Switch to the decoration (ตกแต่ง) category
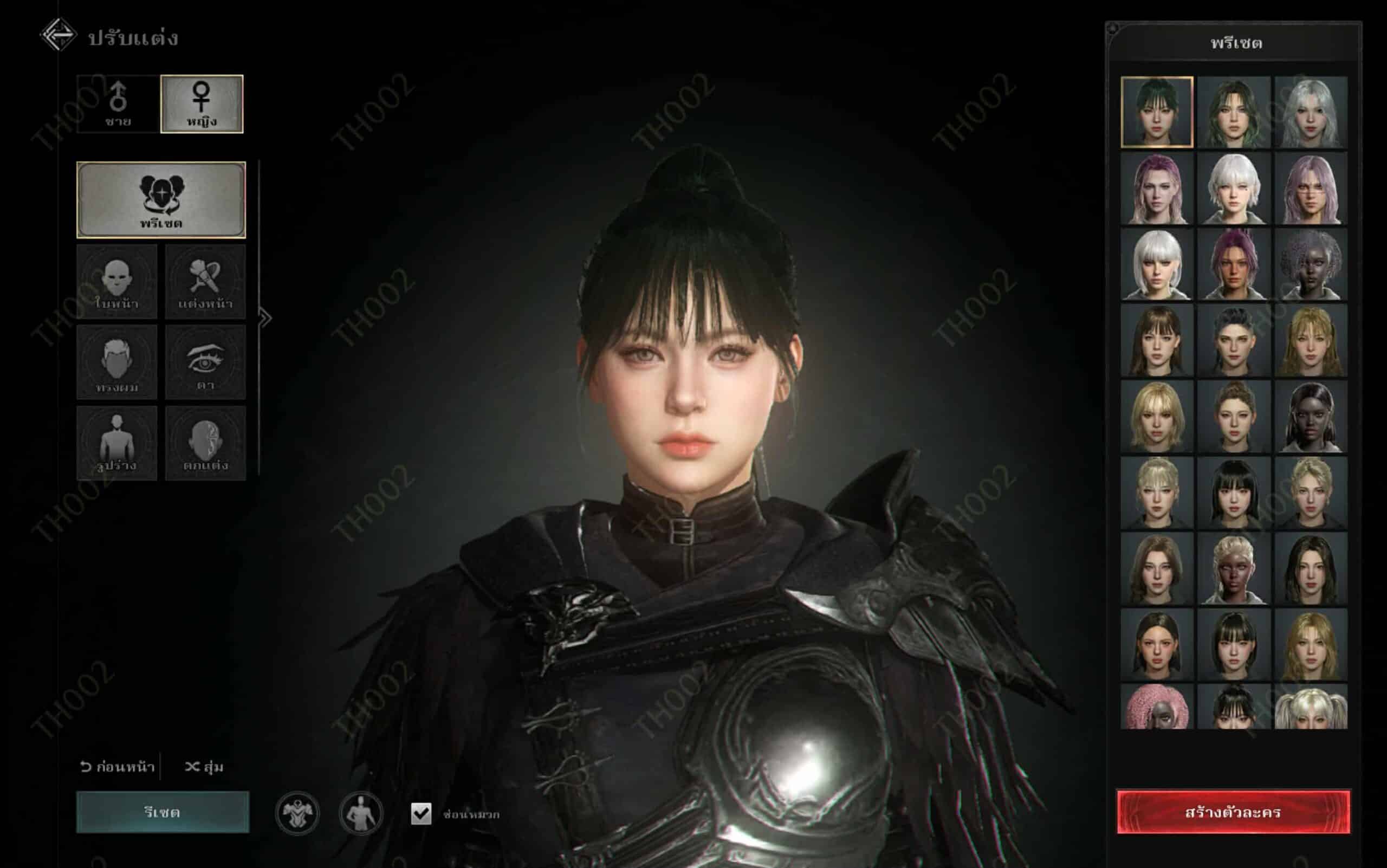Screen dimensions: 1387x868 (205, 443)
